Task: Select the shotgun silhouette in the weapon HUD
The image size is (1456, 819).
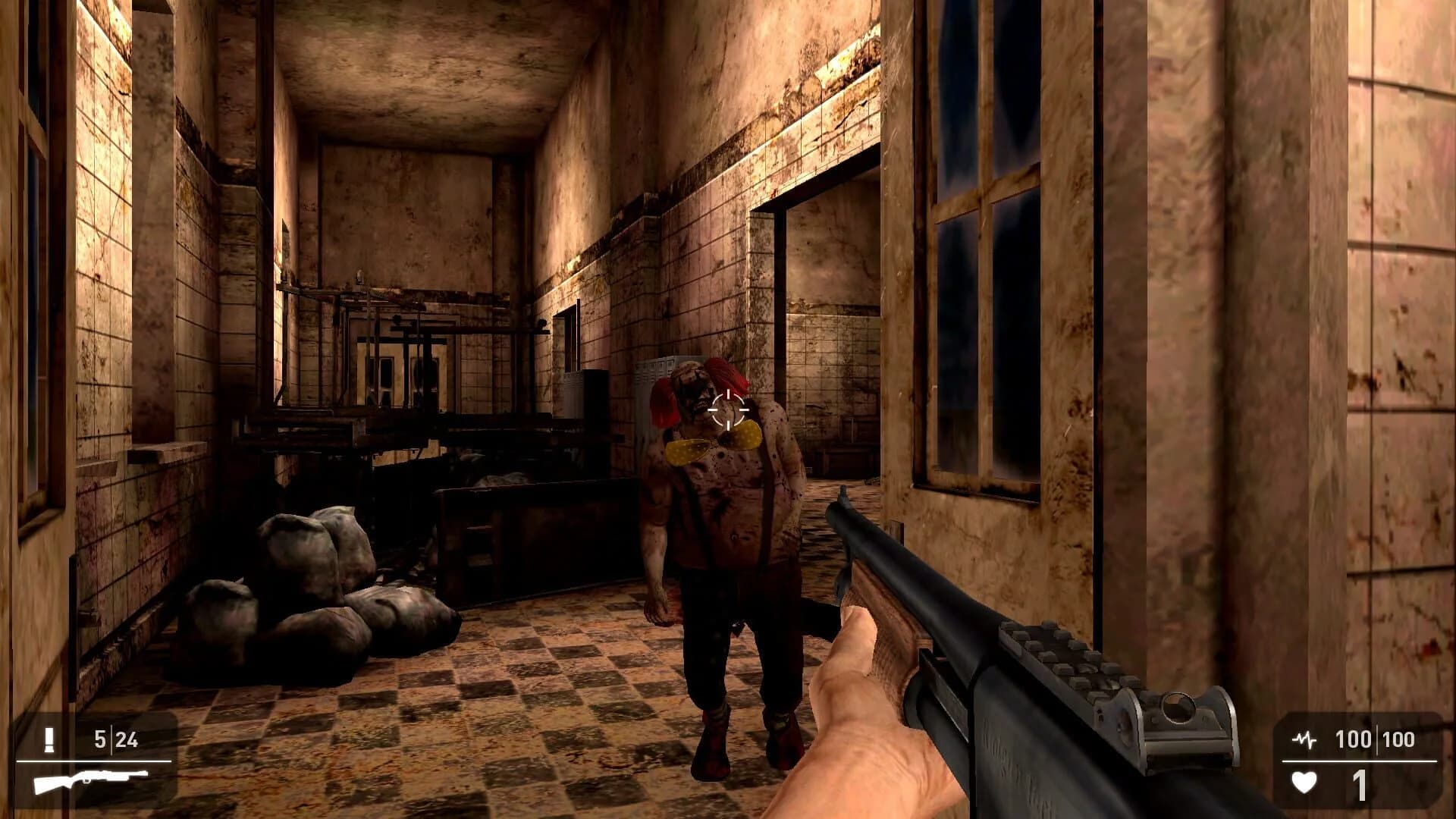Action: click(91, 781)
